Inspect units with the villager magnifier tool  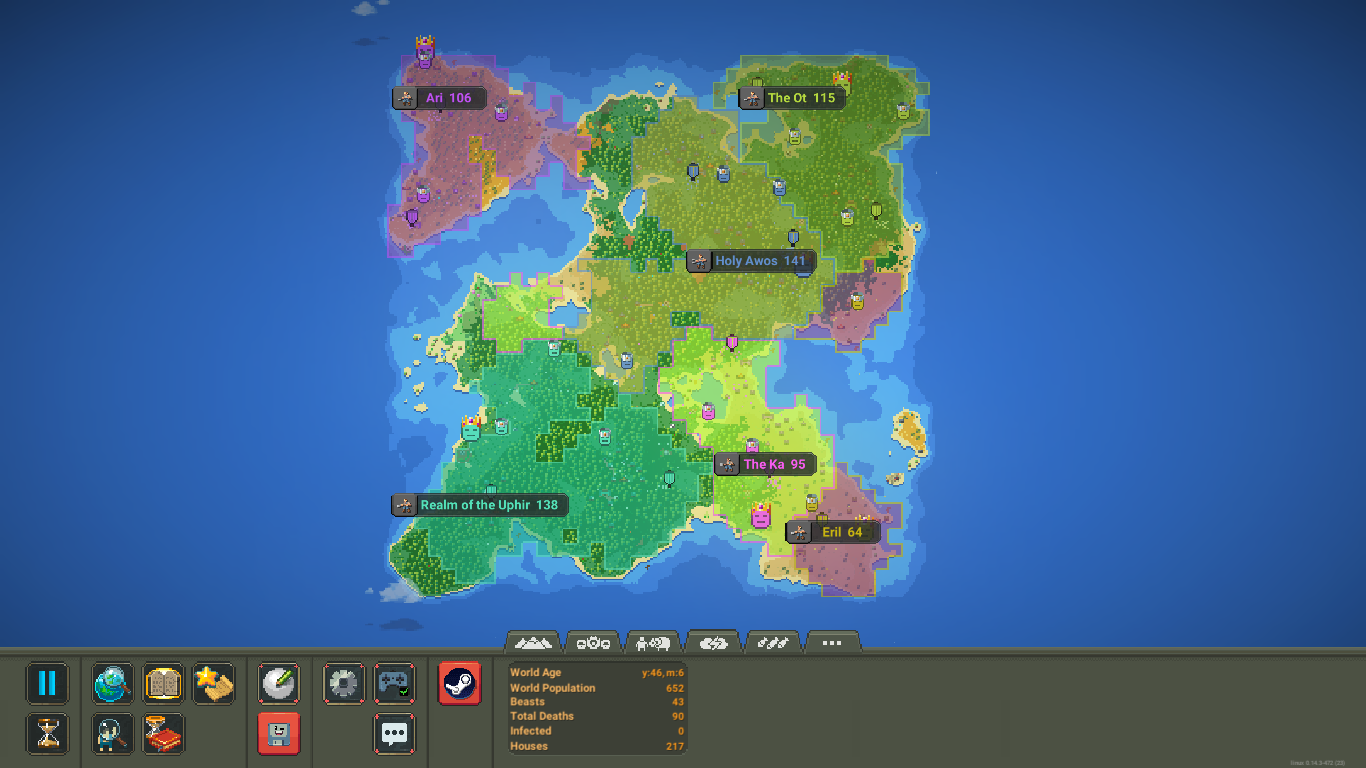(112, 734)
